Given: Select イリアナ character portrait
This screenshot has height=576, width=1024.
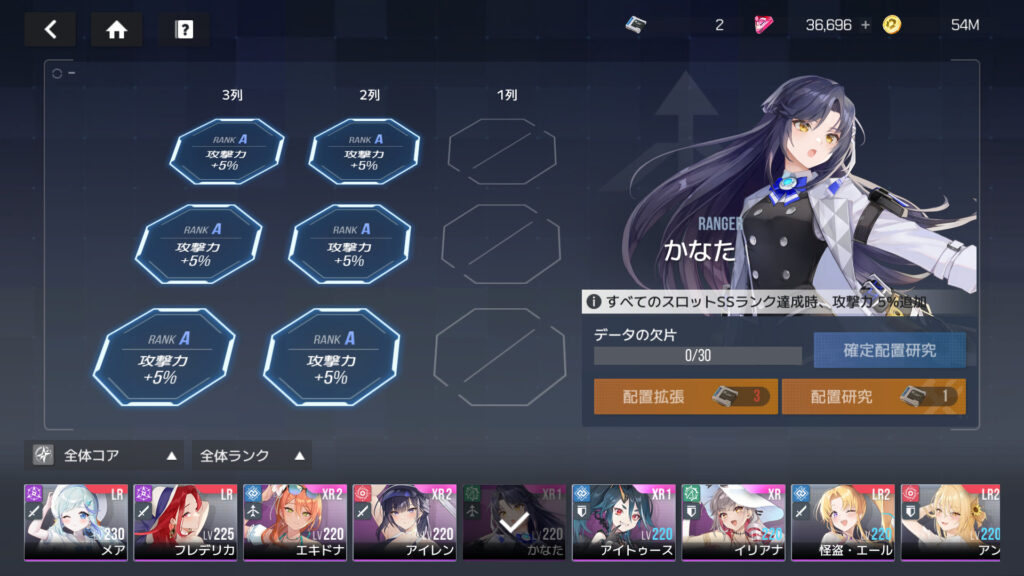Looking at the screenshot, I should pos(733,522).
